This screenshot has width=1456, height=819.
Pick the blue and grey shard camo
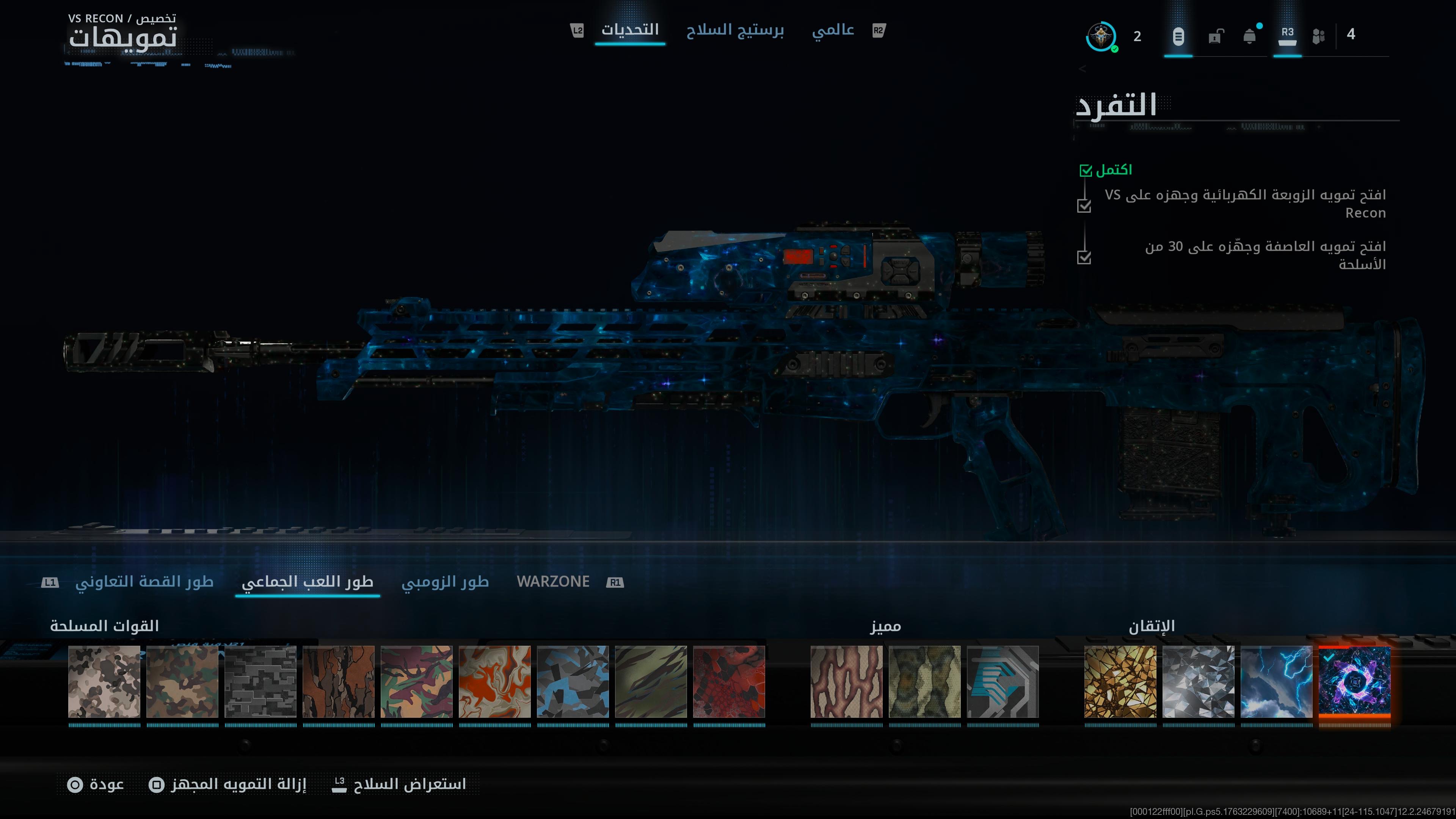click(573, 682)
